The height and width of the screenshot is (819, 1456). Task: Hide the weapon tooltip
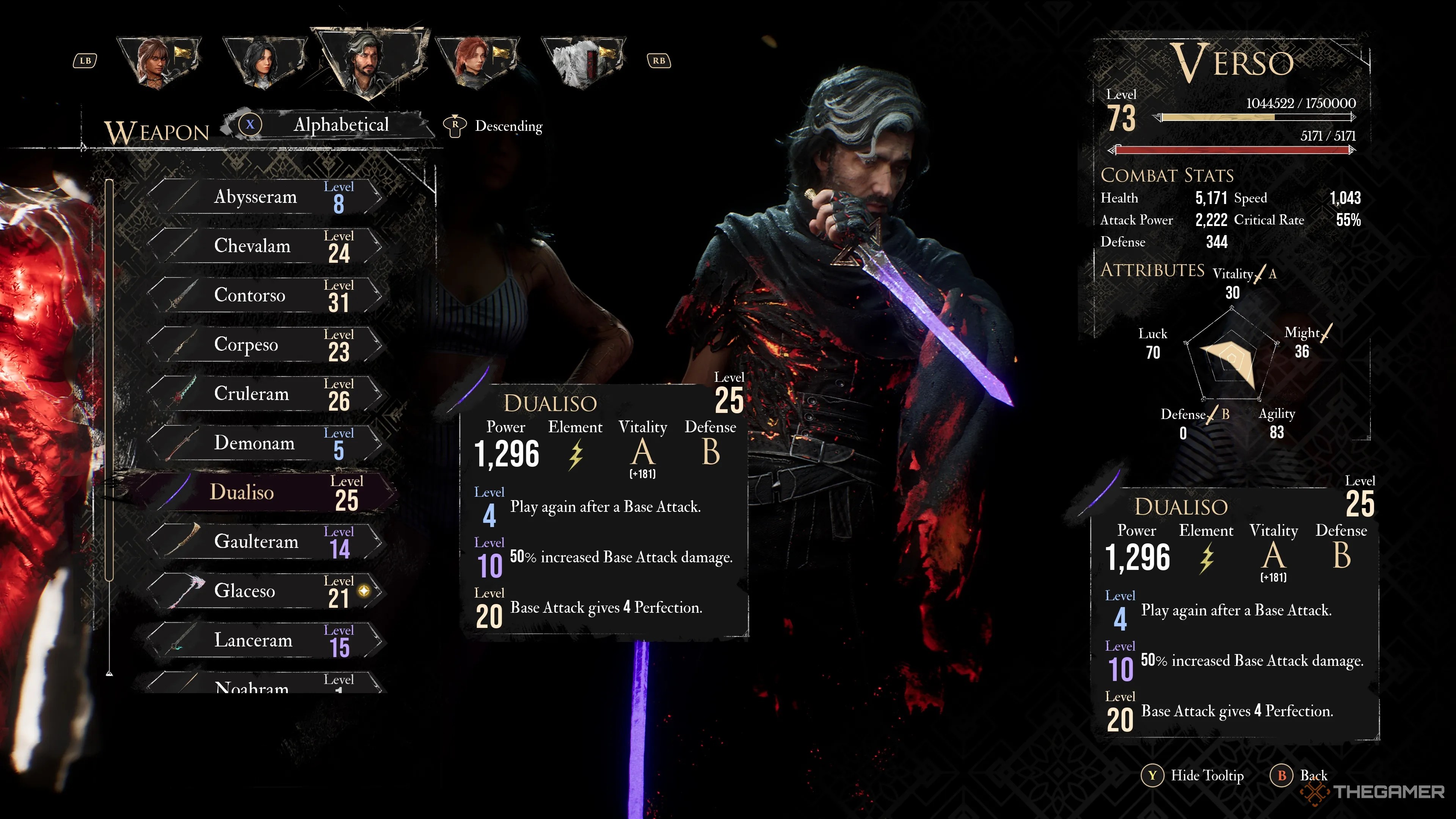coord(1194,775)
